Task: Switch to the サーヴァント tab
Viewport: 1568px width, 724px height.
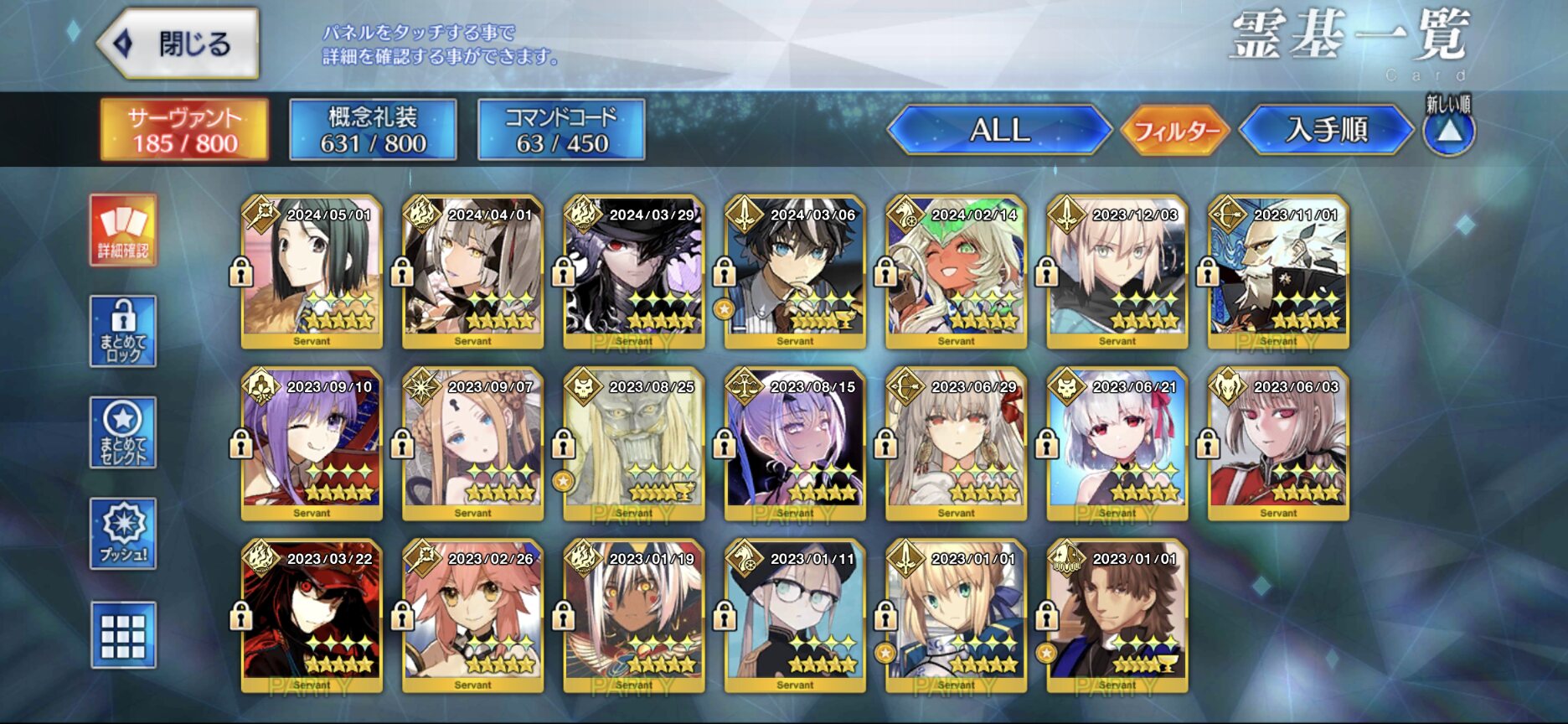Action: point(184,130)
